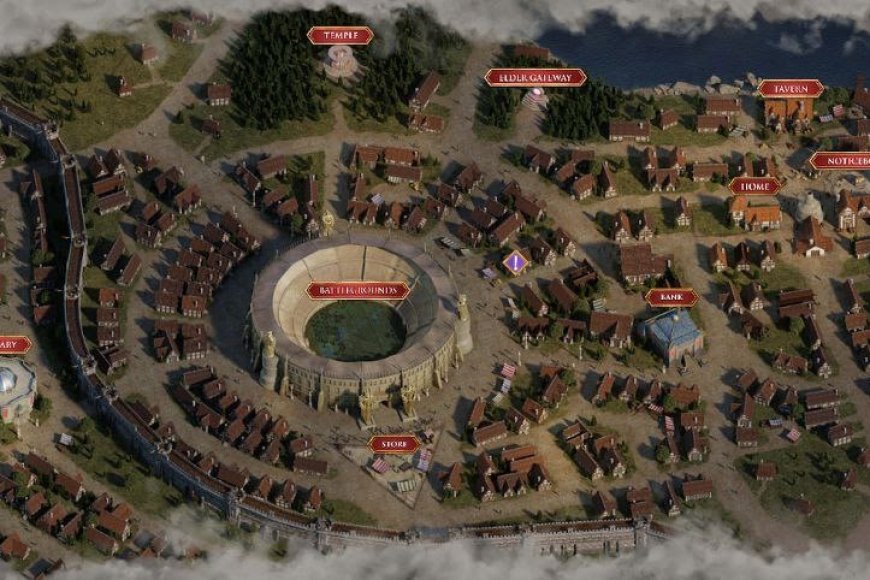Select the Elder Gateway label
This screenshot has height=580, width=870.
coord(535,77)
